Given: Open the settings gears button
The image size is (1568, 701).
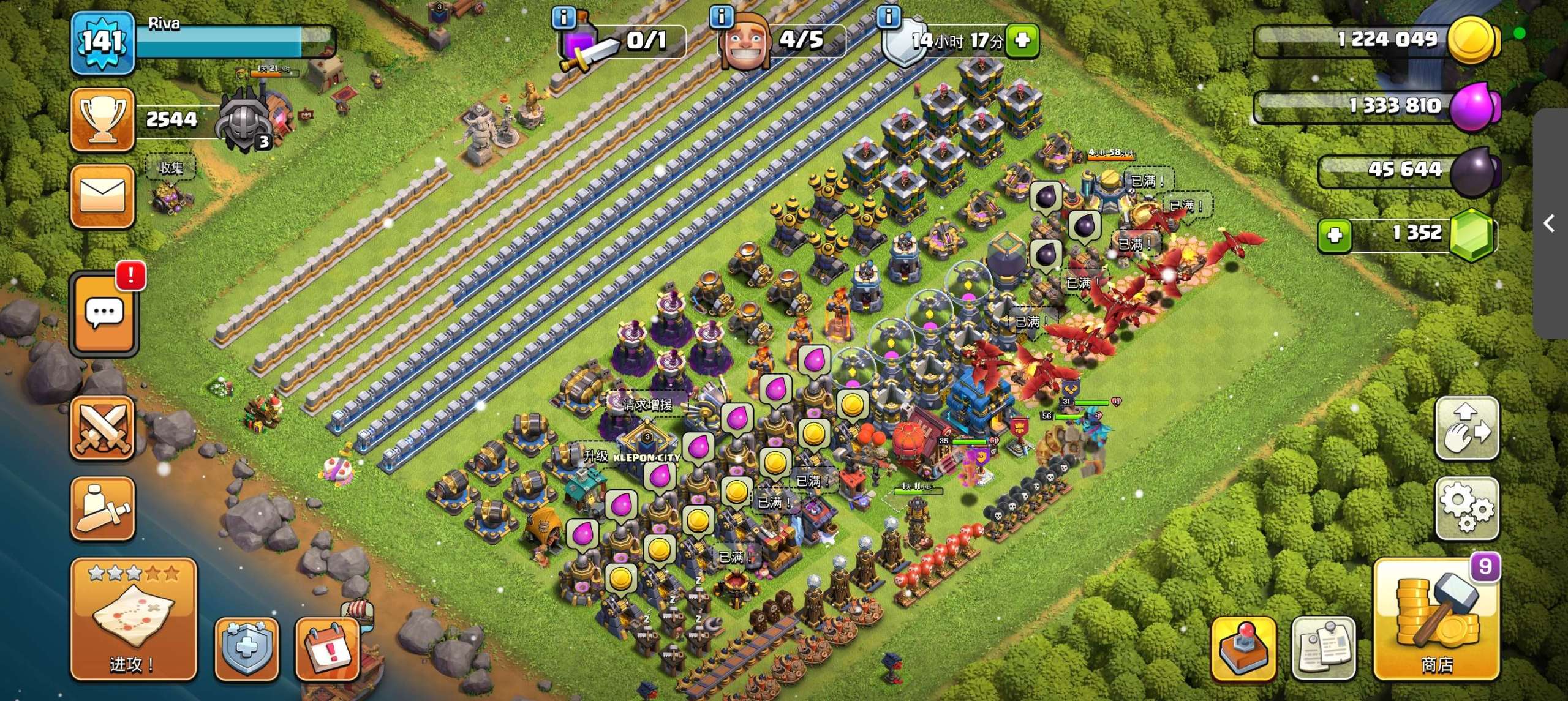Looking at the screenshot, I should (x=1467, y=508).
